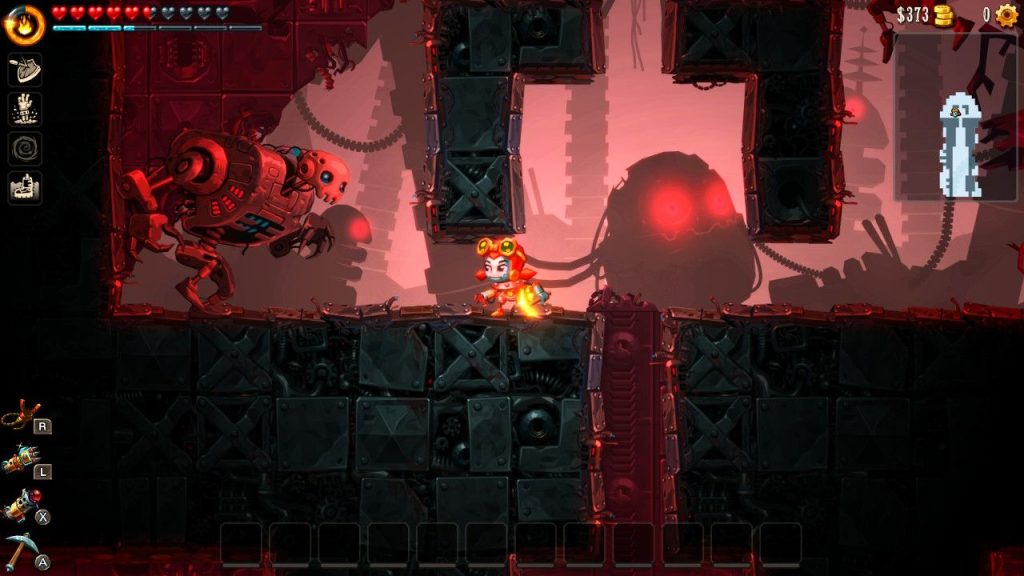Screen dimensions: 1024x576
Task: Activate the mechanical hand rising icon
Action: 25,108
